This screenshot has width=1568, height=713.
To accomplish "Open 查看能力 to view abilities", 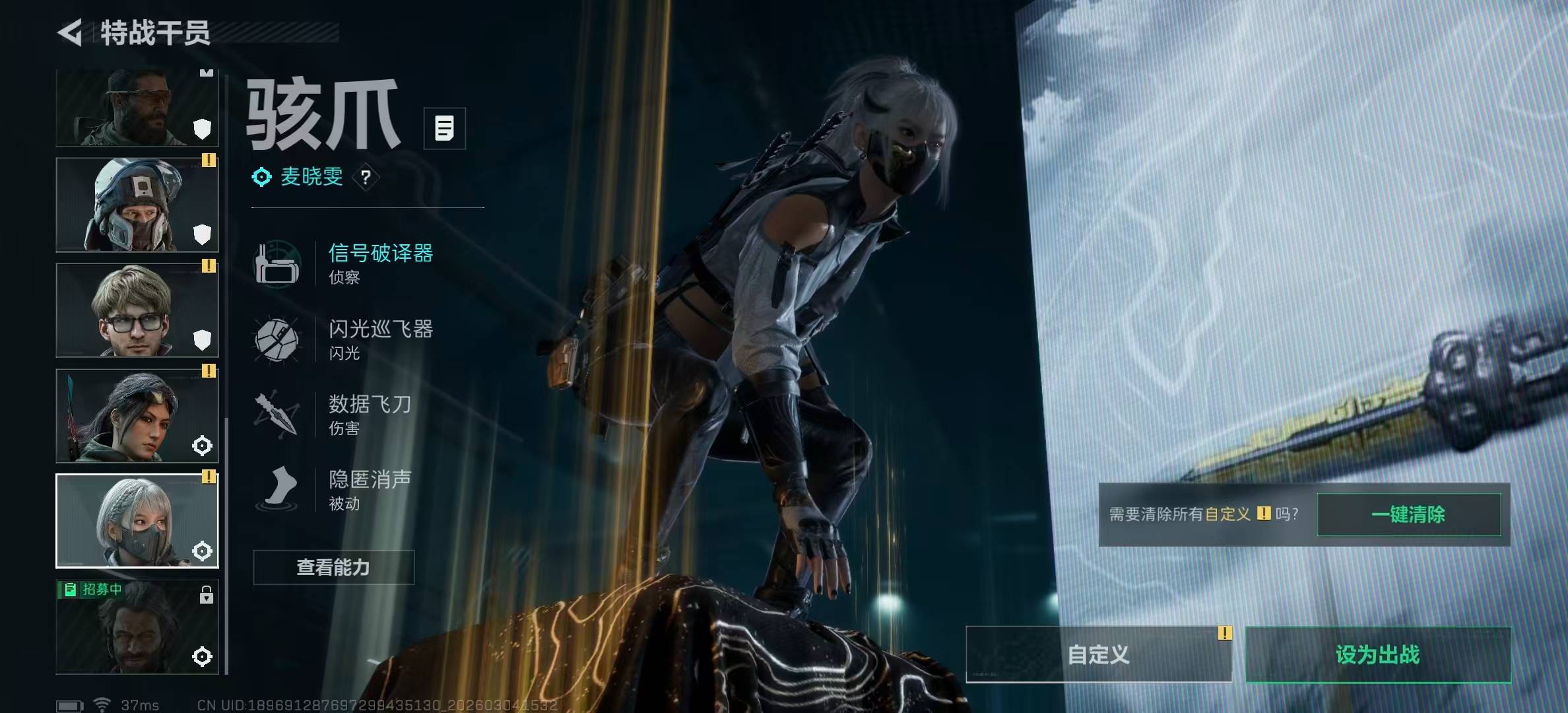I will (x=333, y=567).
